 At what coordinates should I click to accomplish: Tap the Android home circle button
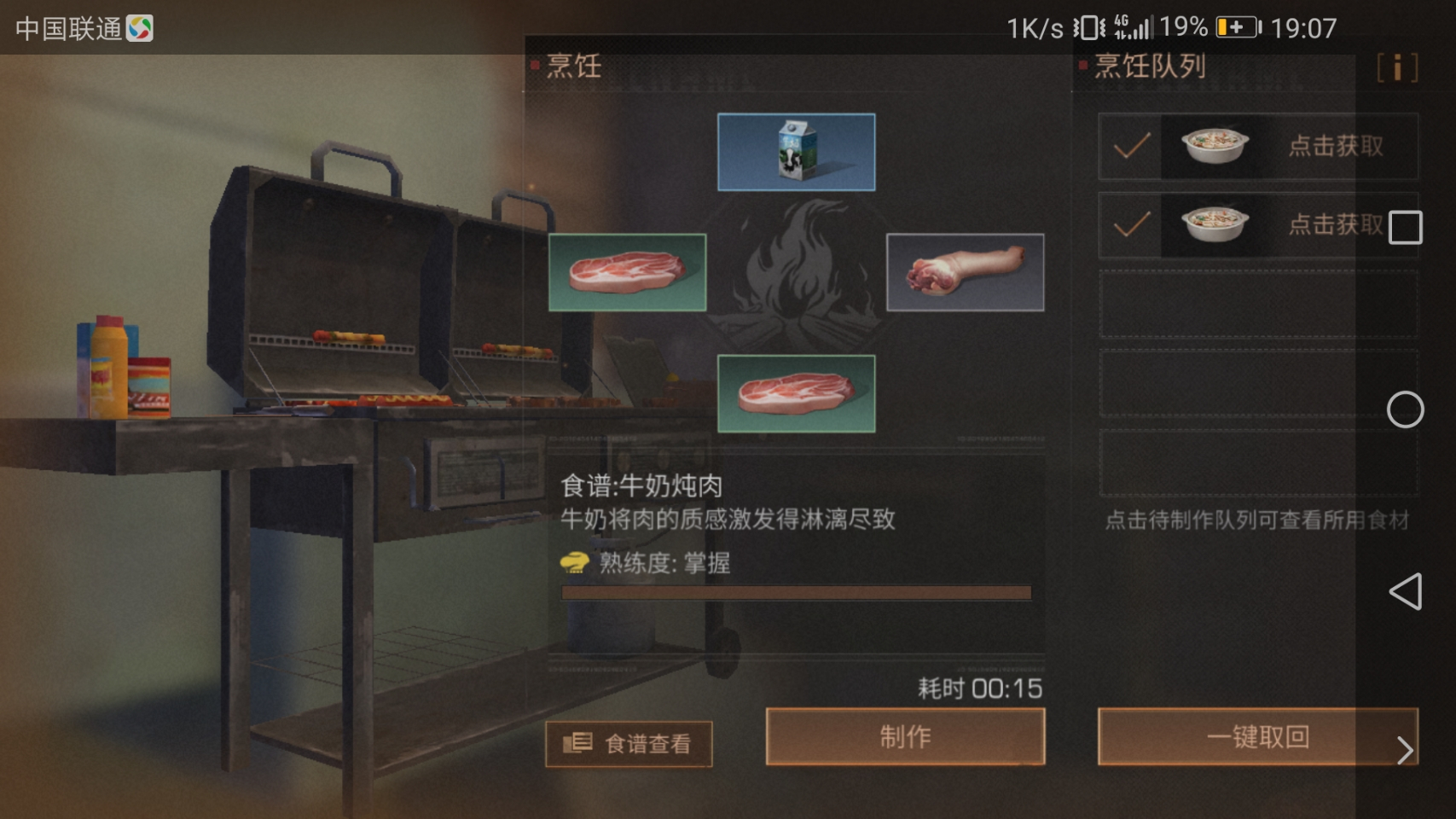coord(1405,409)
